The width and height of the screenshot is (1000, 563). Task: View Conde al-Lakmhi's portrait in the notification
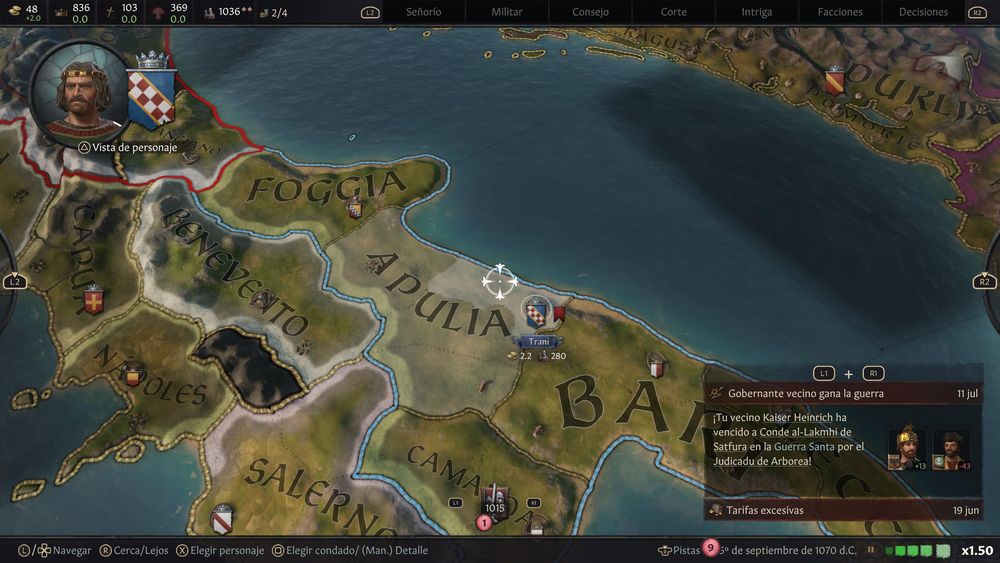[951, 449]
